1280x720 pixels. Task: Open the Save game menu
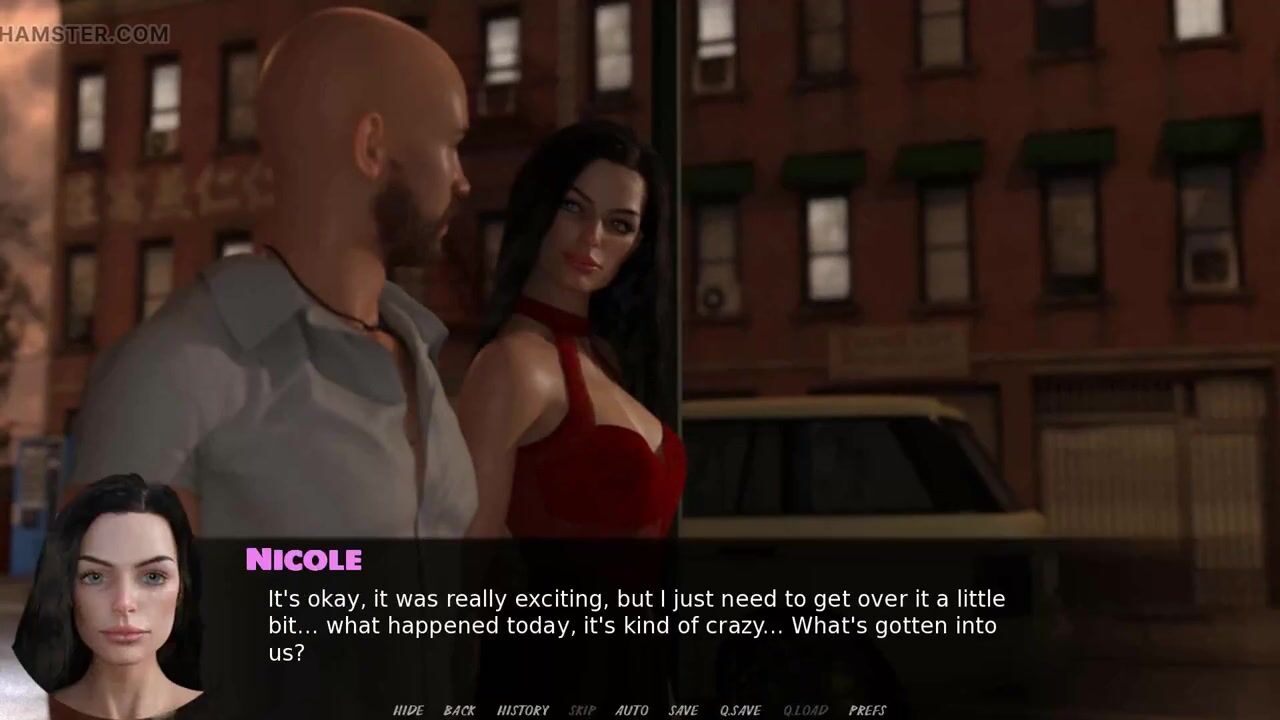pos(683,710)
